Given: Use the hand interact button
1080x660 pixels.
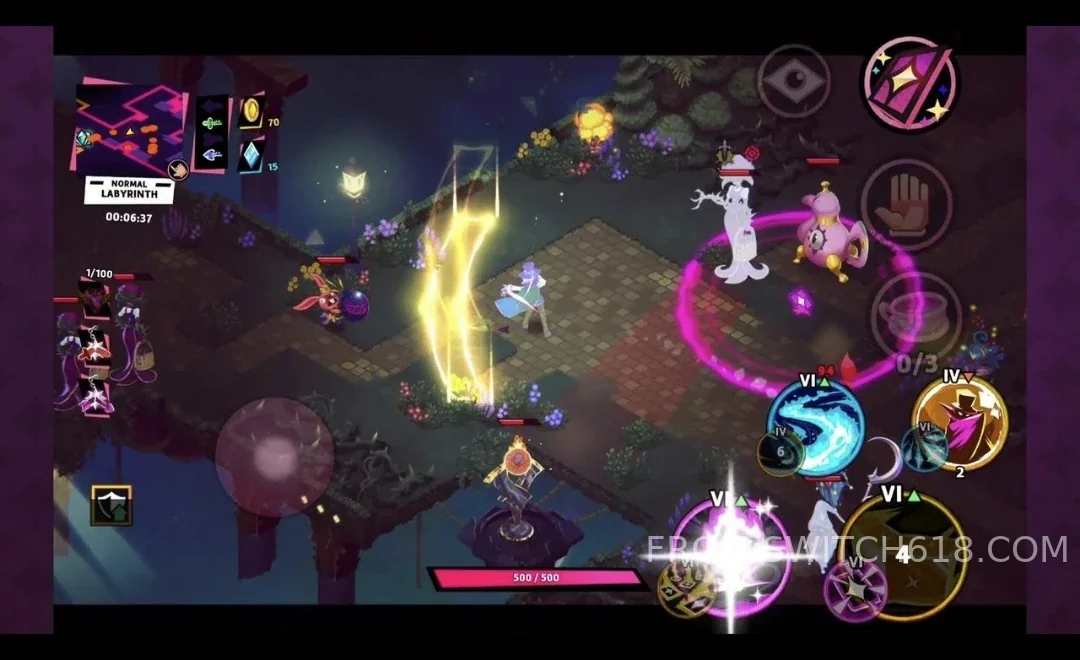Looking at the screenshot, I should click(x=906, y=204).
